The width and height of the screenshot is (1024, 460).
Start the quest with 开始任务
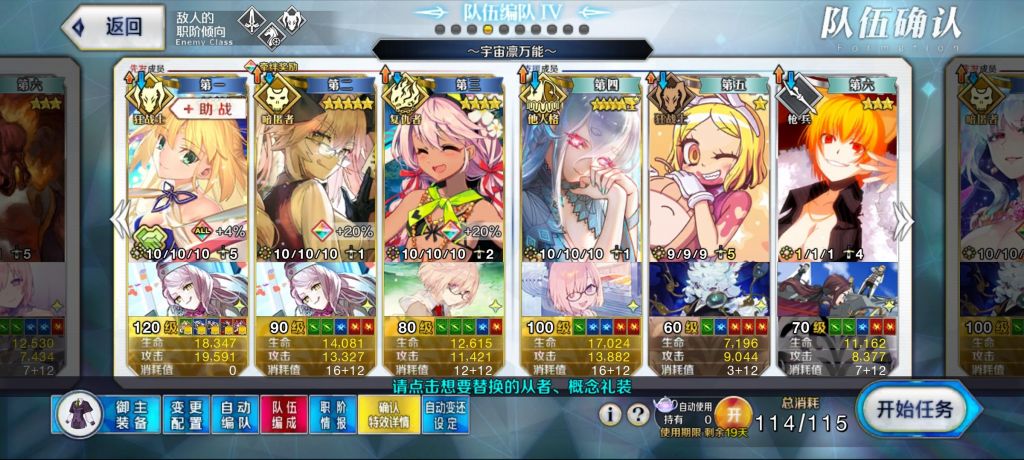click(914, 409)
